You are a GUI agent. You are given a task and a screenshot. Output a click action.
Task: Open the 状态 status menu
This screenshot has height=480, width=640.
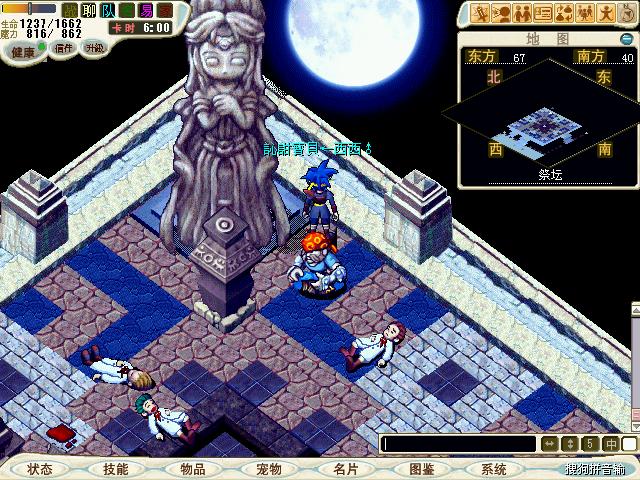click(40, 468)
